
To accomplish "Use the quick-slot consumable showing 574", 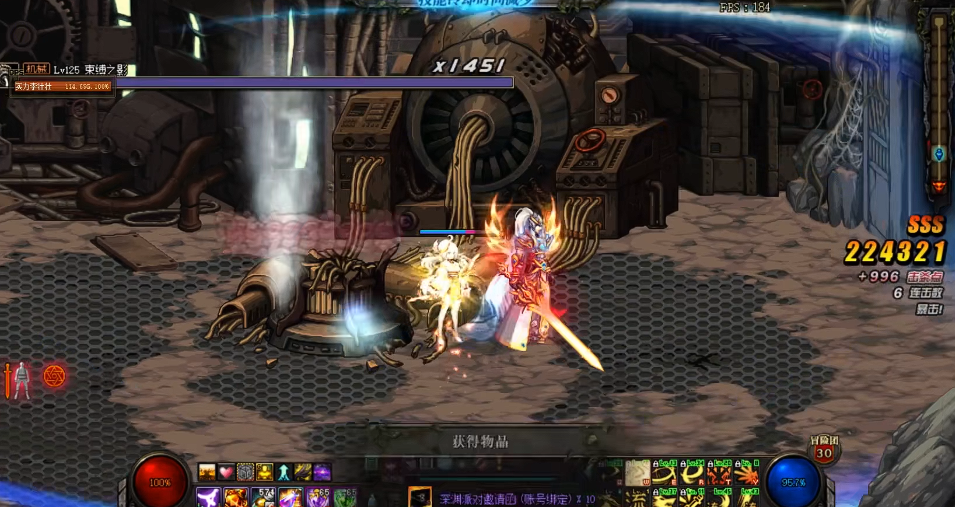I will coord(264,497).
